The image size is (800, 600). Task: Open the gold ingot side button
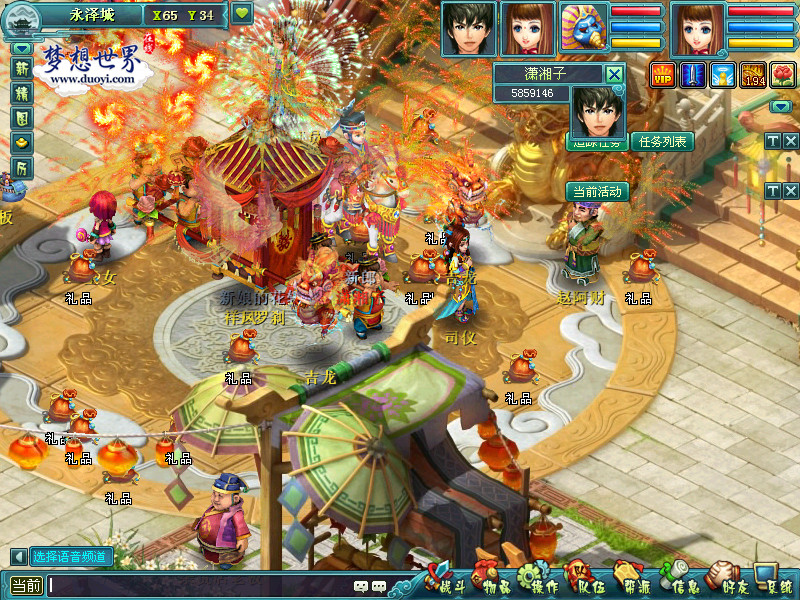[22, 143]
